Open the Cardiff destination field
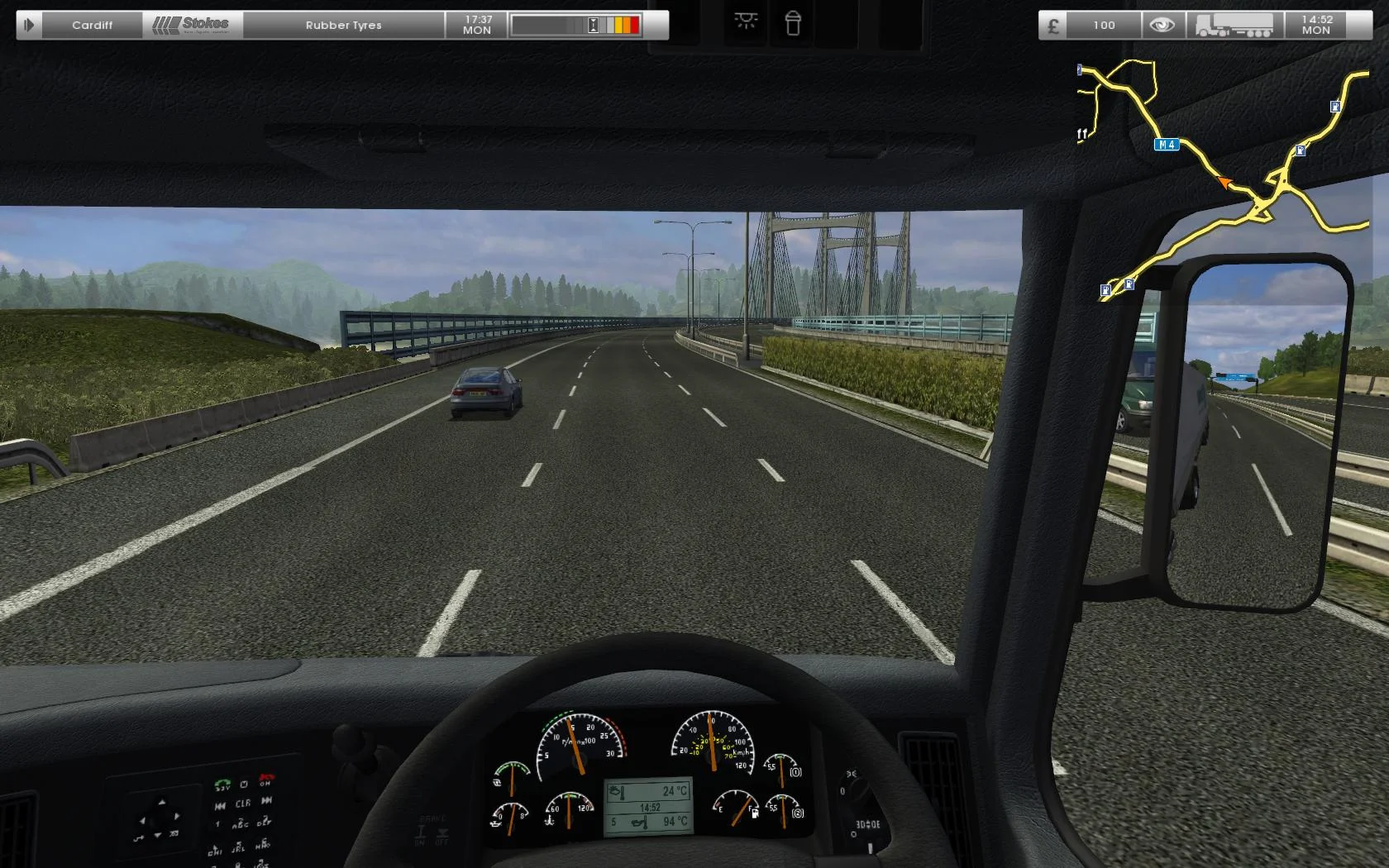Screen dimensions: 1389x868 point(92,24)
